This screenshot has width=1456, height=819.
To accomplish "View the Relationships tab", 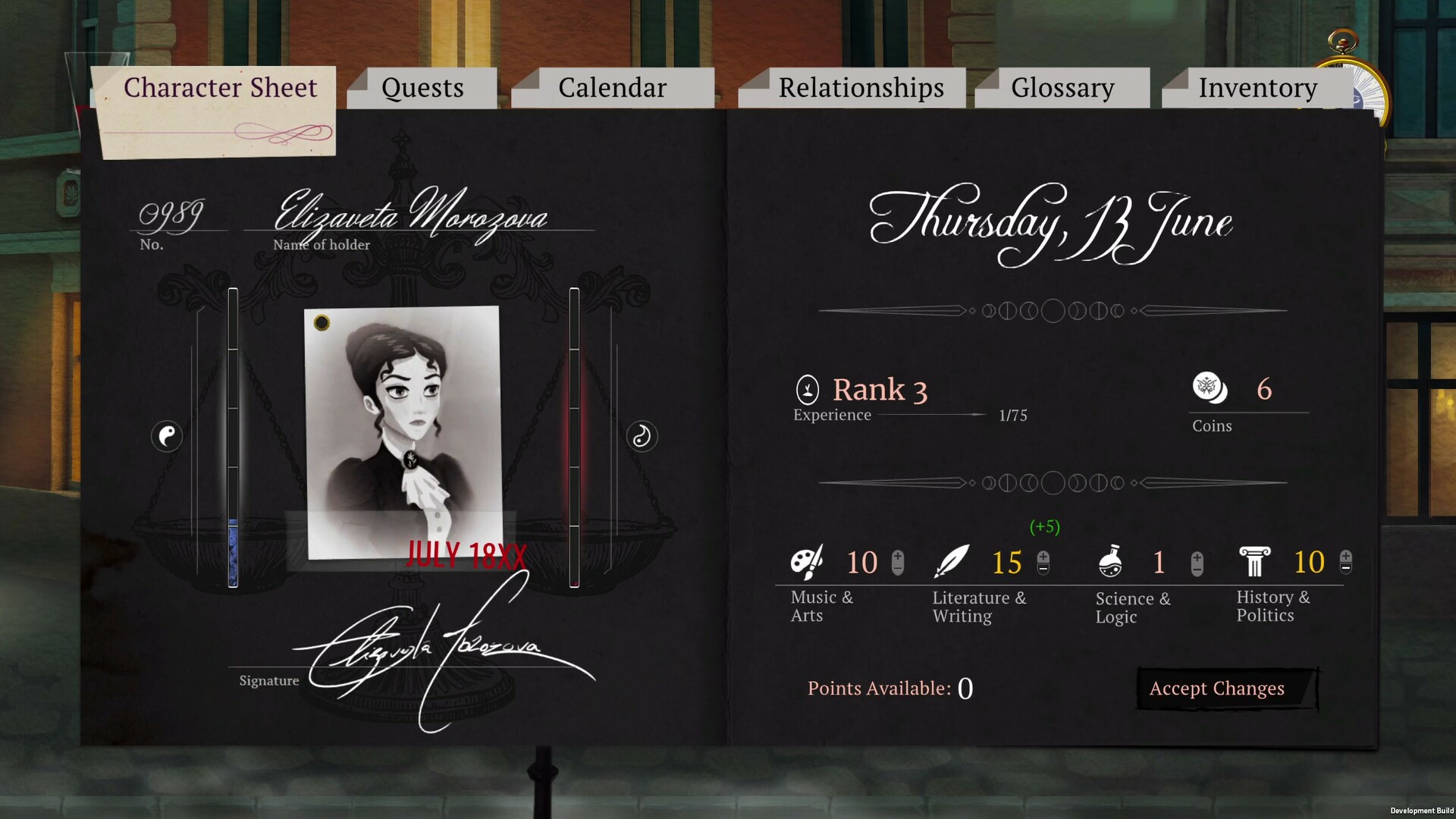I will click(861, 88).
